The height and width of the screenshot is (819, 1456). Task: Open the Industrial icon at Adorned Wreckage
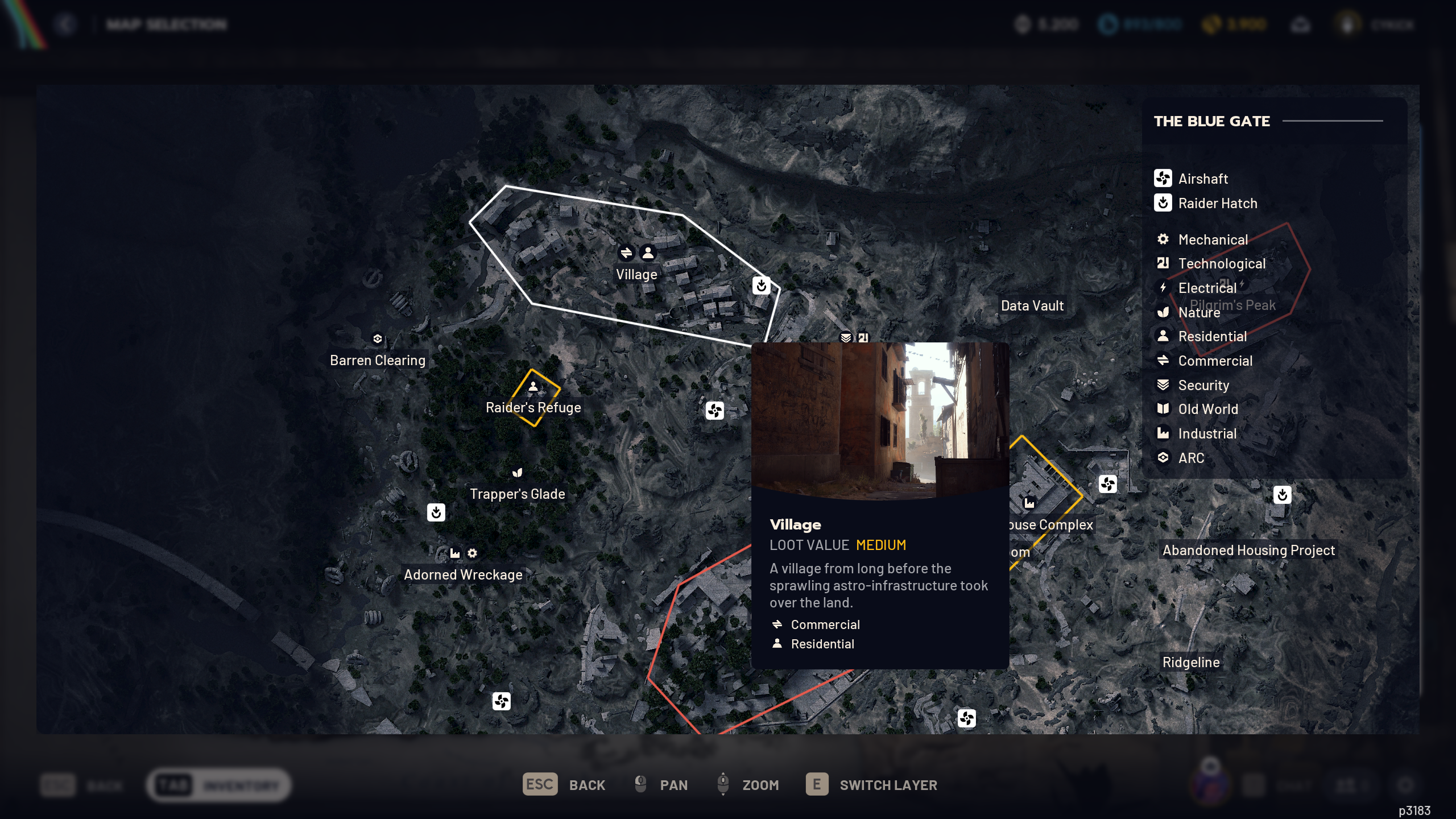(x=454, y=552)
